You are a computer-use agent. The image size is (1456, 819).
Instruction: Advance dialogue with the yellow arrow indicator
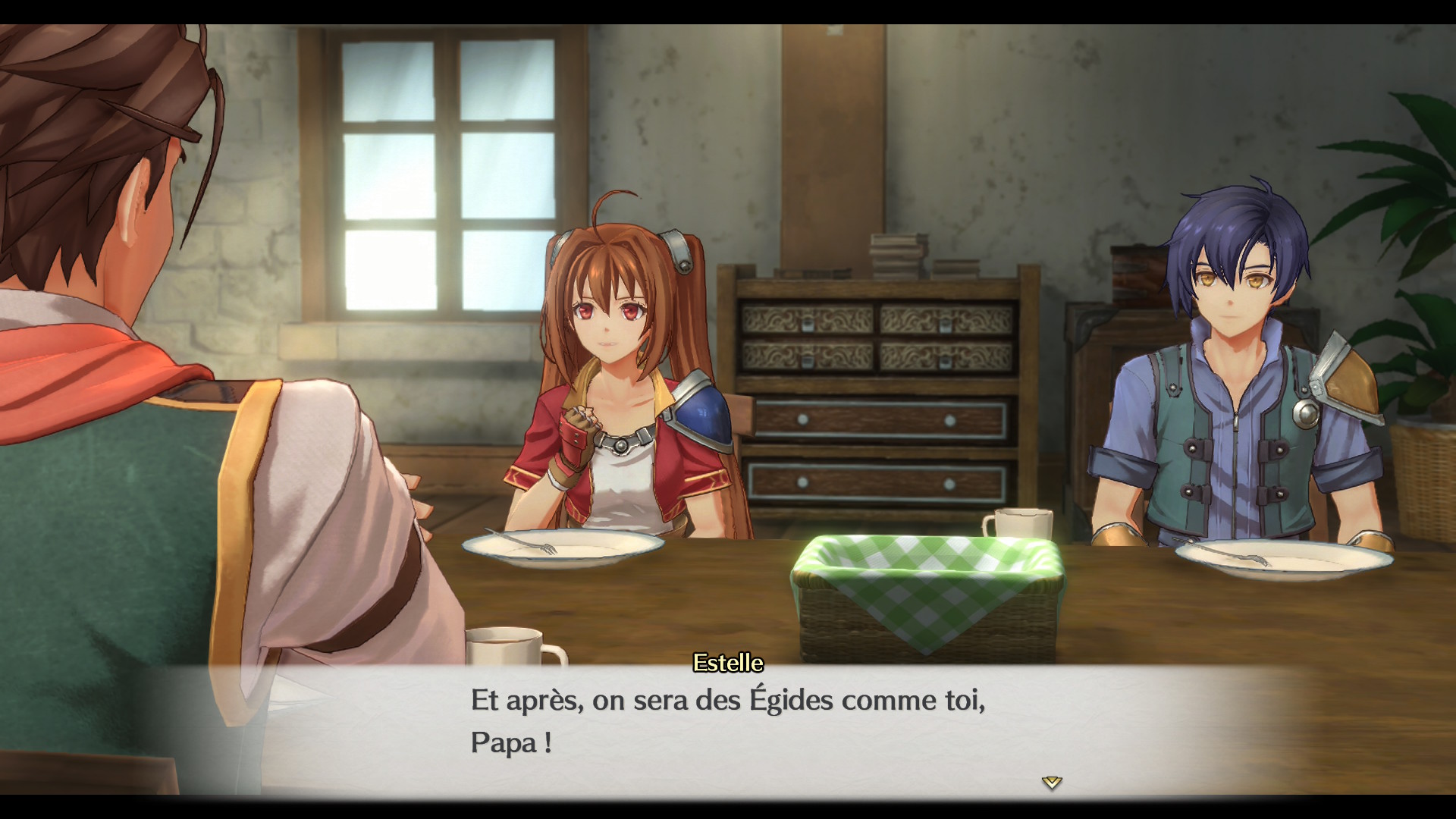point(1051,782)
